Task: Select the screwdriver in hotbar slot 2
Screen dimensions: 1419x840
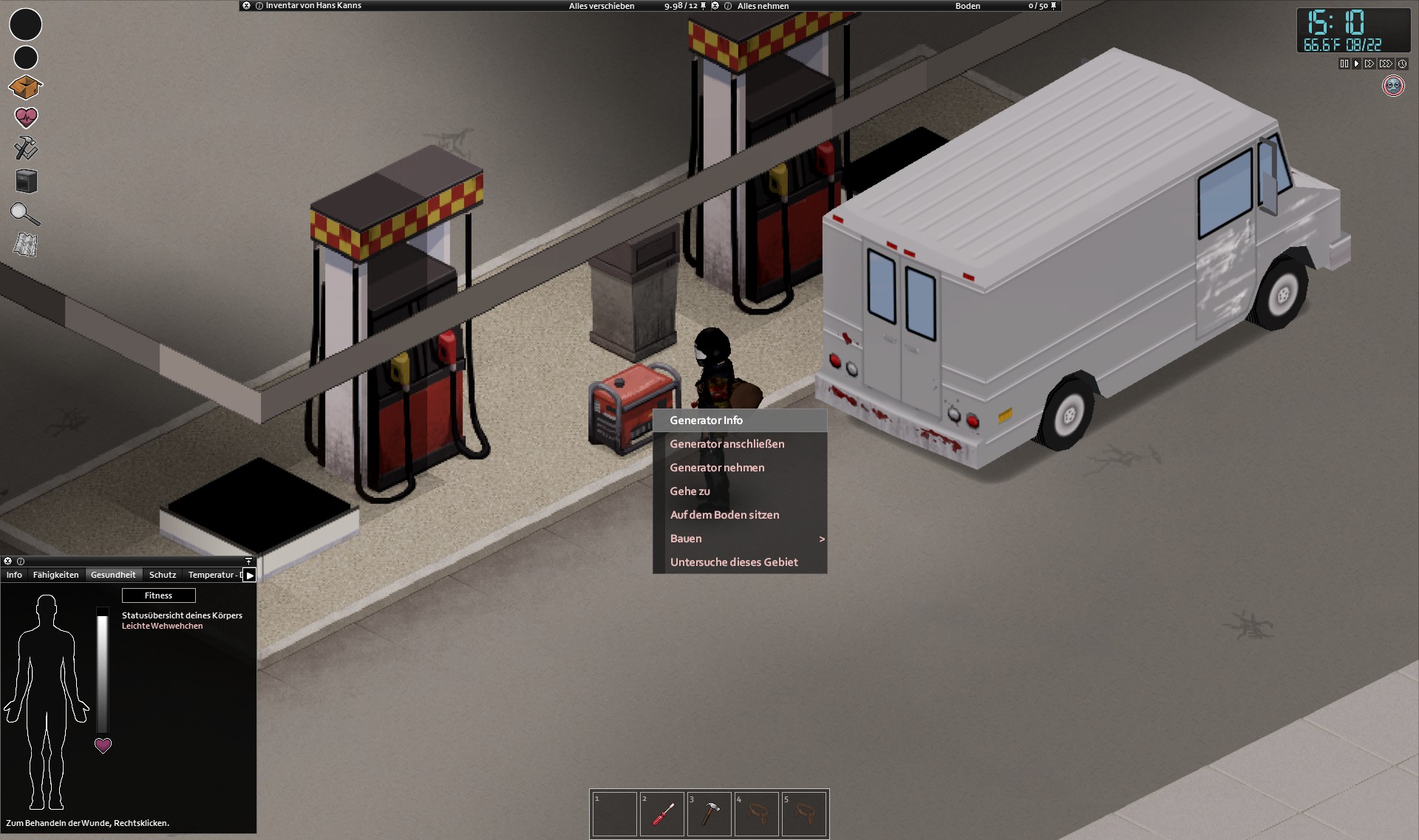Action: 662,814
